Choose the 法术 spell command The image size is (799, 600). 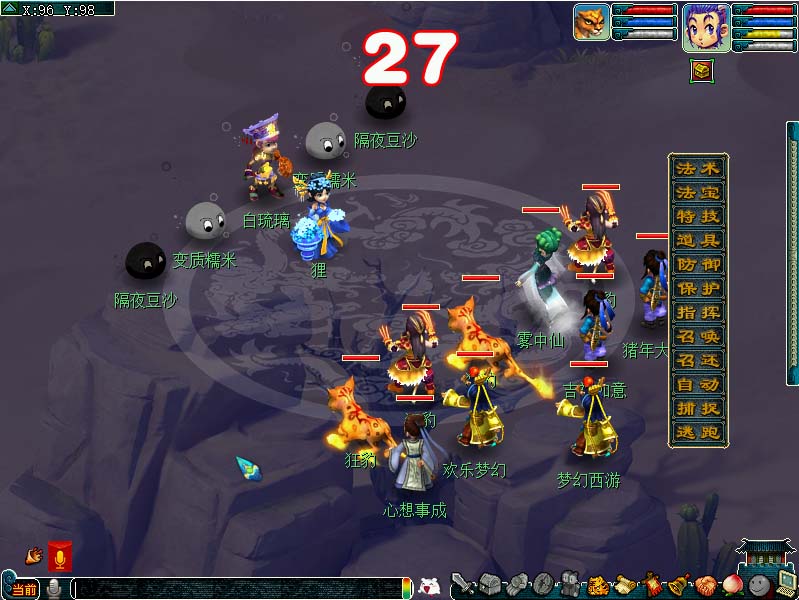(x=697, y=168)
